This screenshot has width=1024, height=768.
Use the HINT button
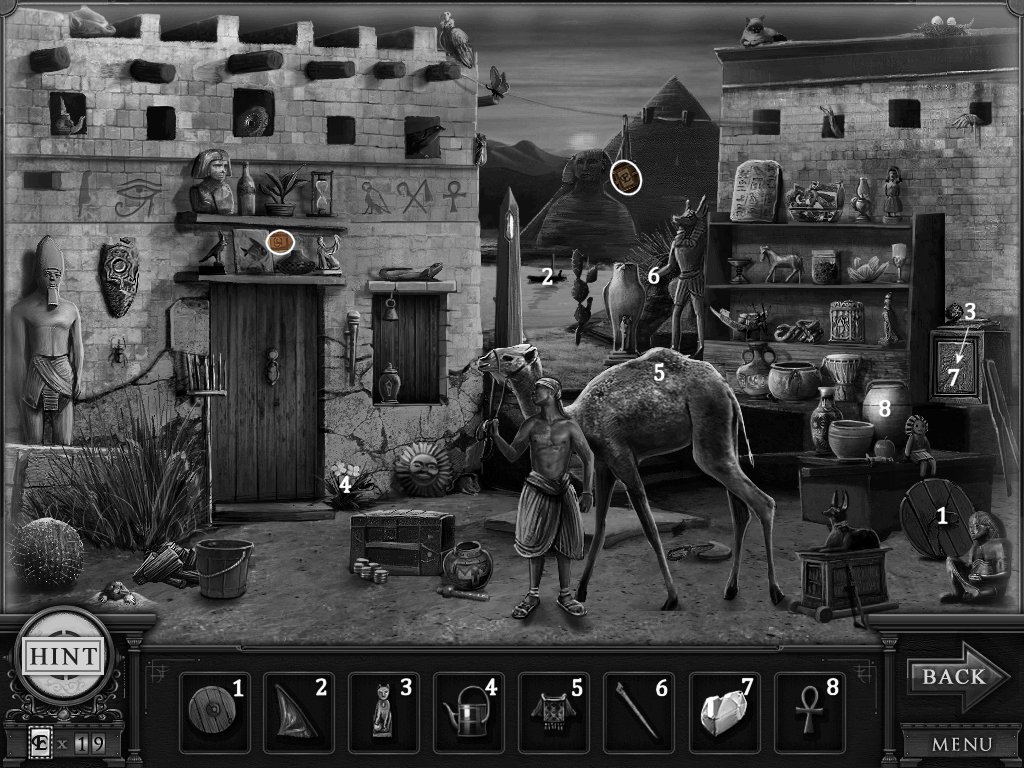pos(62,657)
